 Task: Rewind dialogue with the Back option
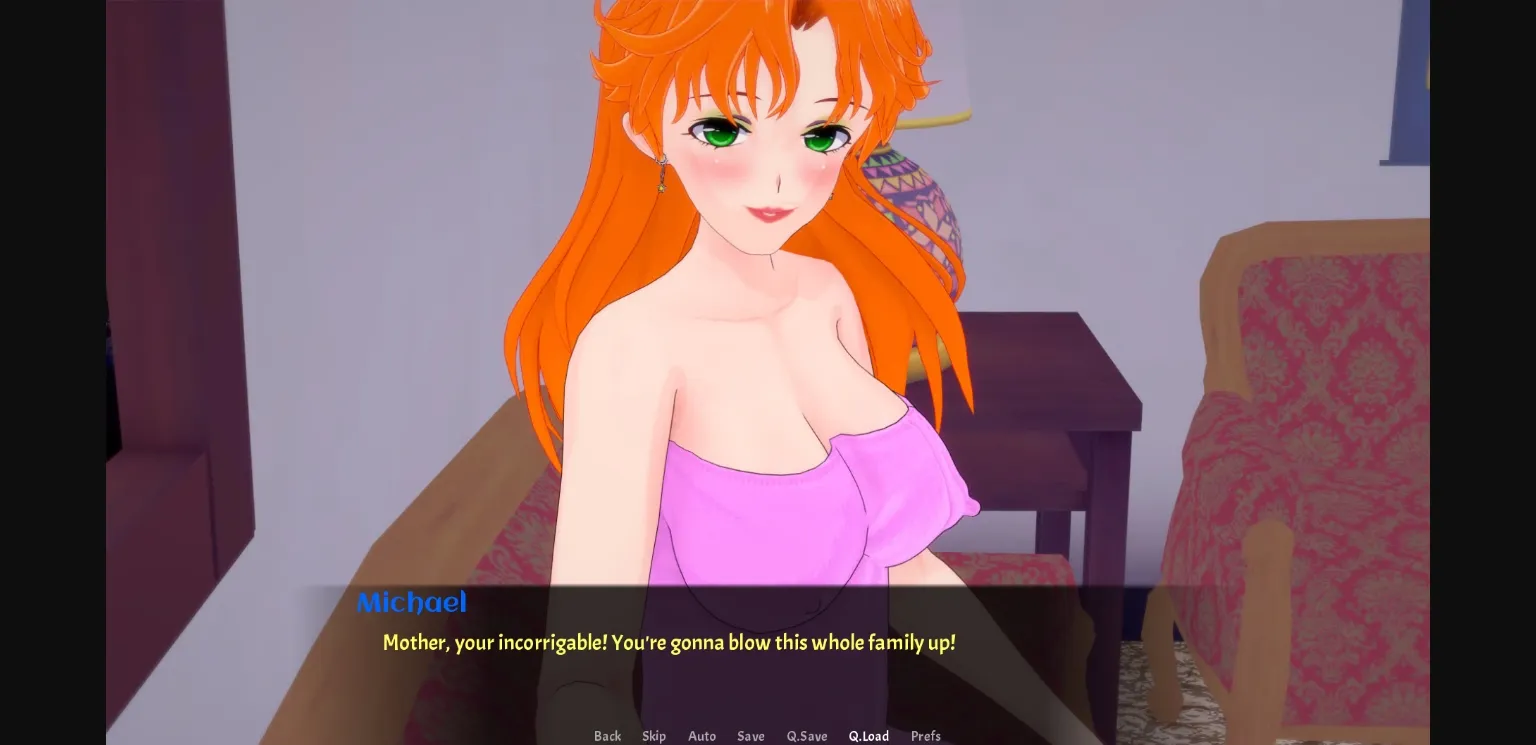pos(607,736)
